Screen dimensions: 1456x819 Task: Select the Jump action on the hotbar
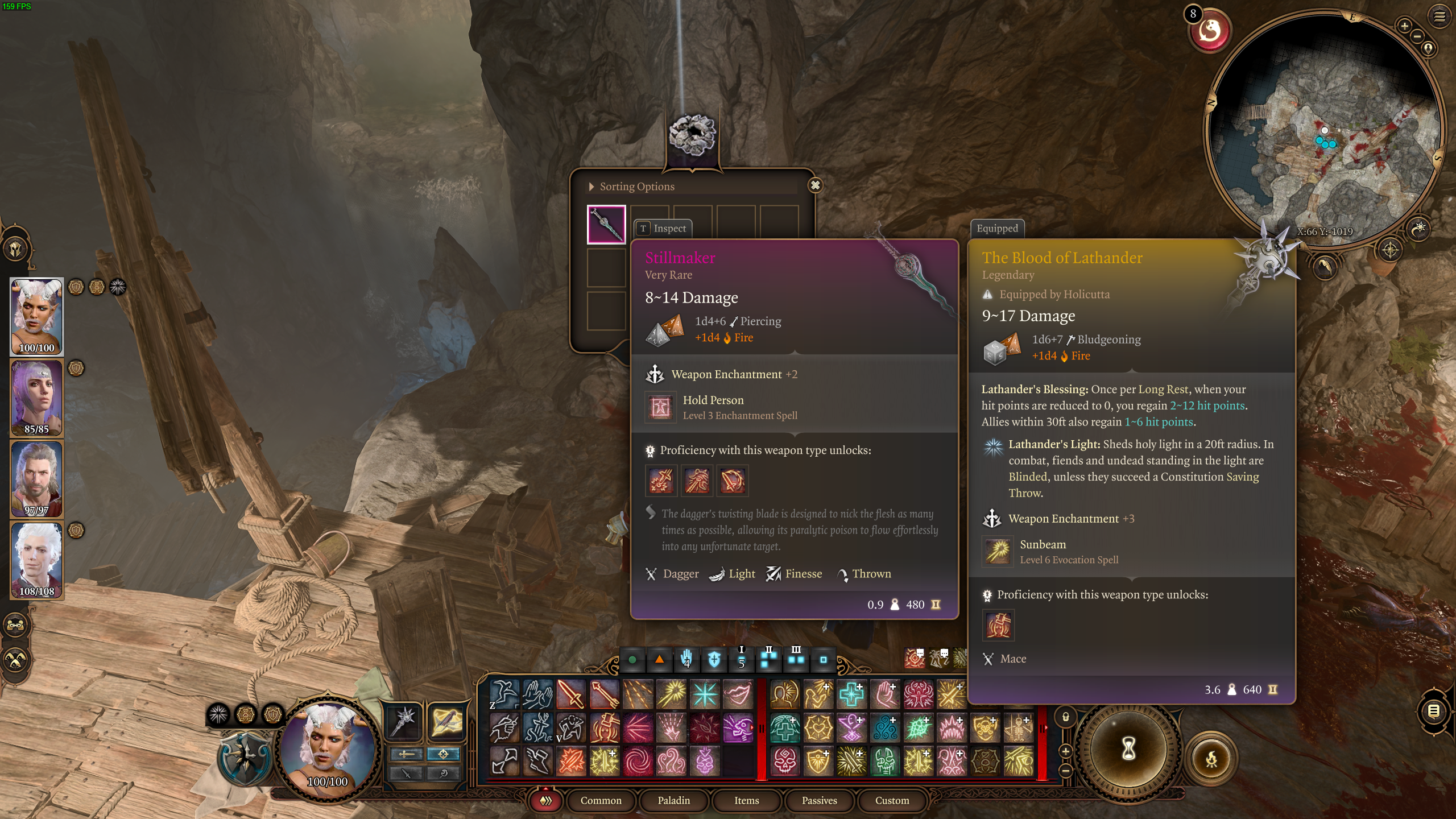(503, 694)
